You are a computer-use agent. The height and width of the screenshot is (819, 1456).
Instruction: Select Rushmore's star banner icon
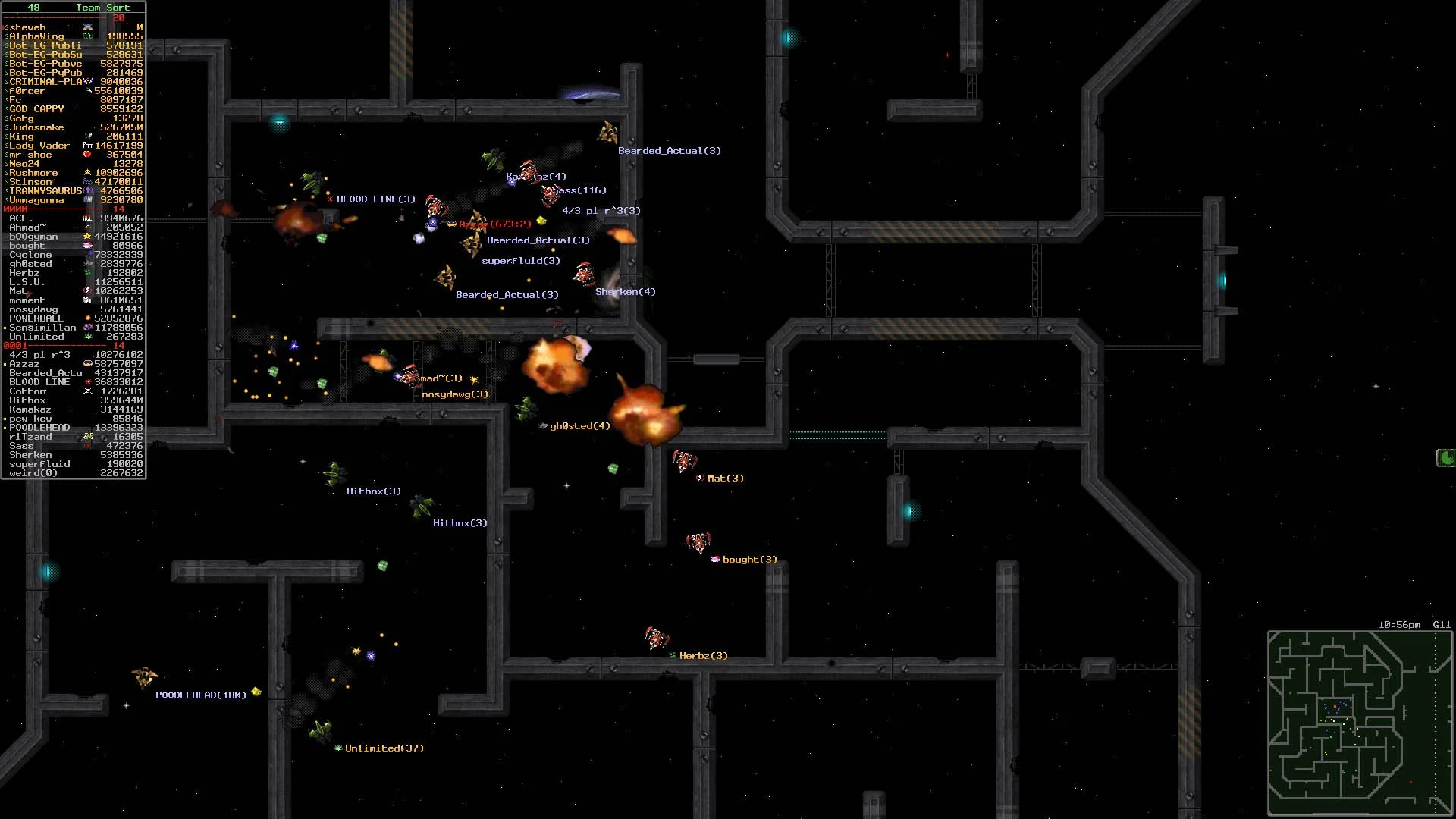pyautogui.click(x=86, y=172)
